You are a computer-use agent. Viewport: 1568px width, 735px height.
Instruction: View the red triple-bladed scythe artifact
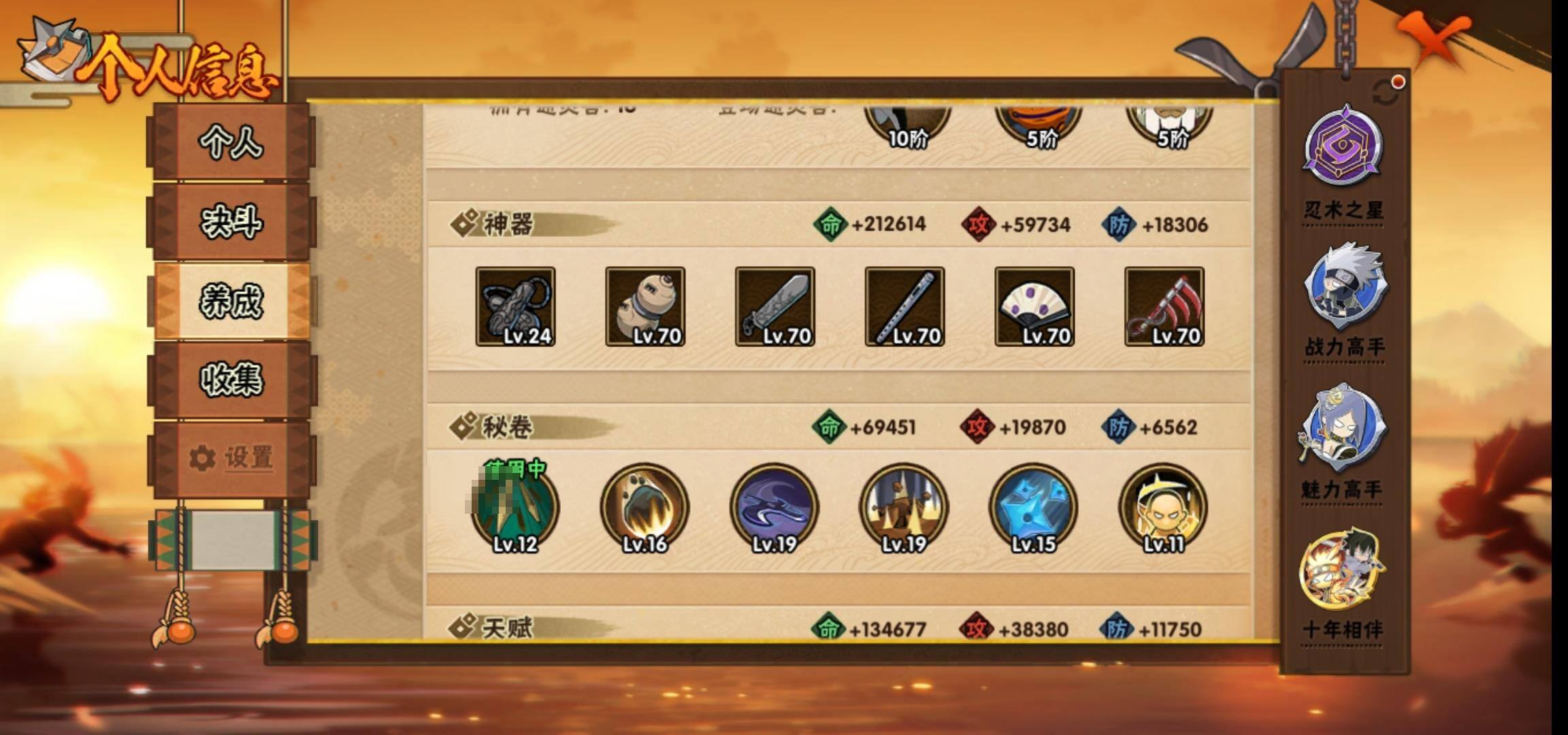coord(1164,306)
